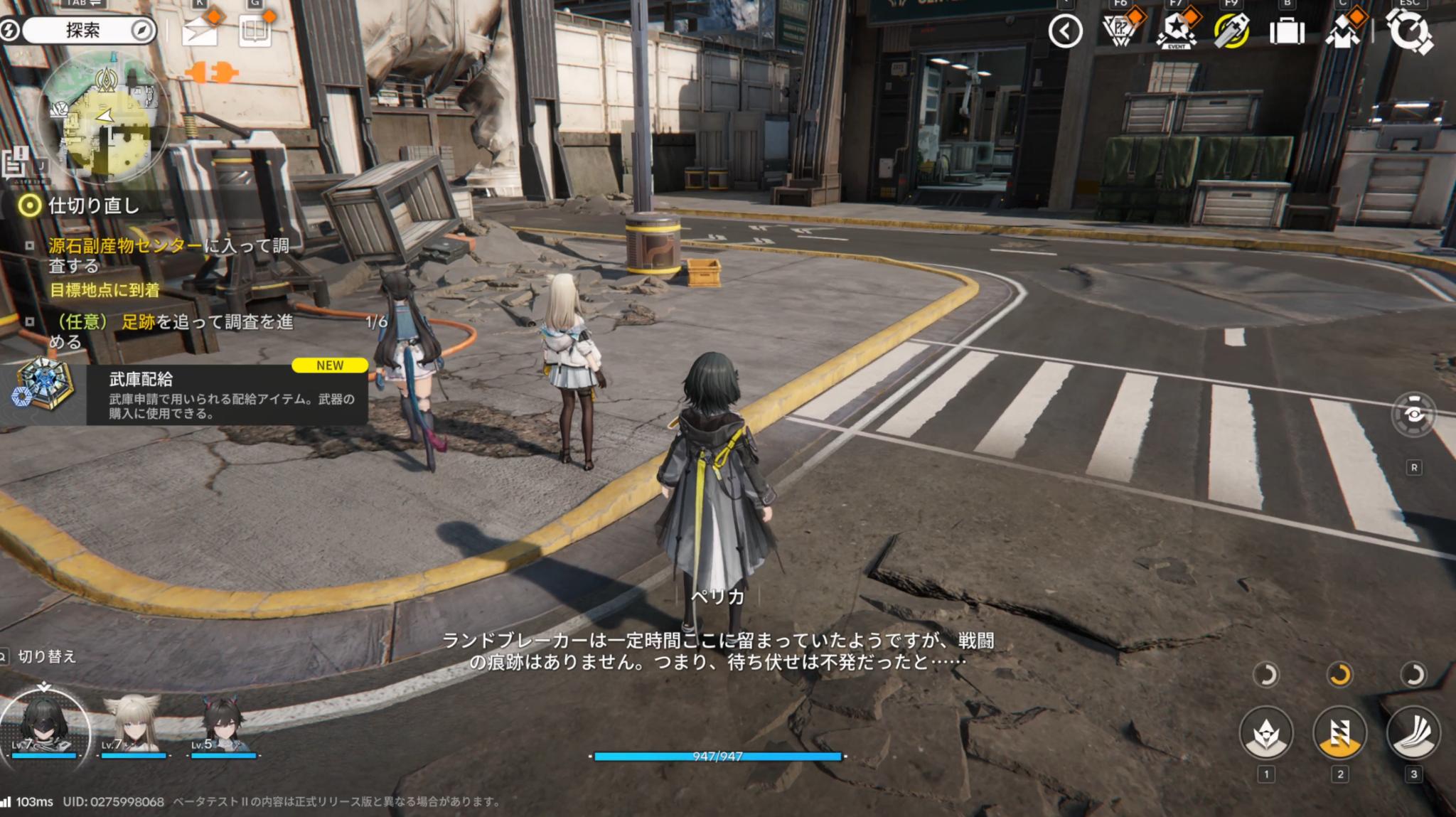The width and height of the screenshot is (1456, 817).
Task: Open the 武庫配給 new item notification
Action: point(185,395)
